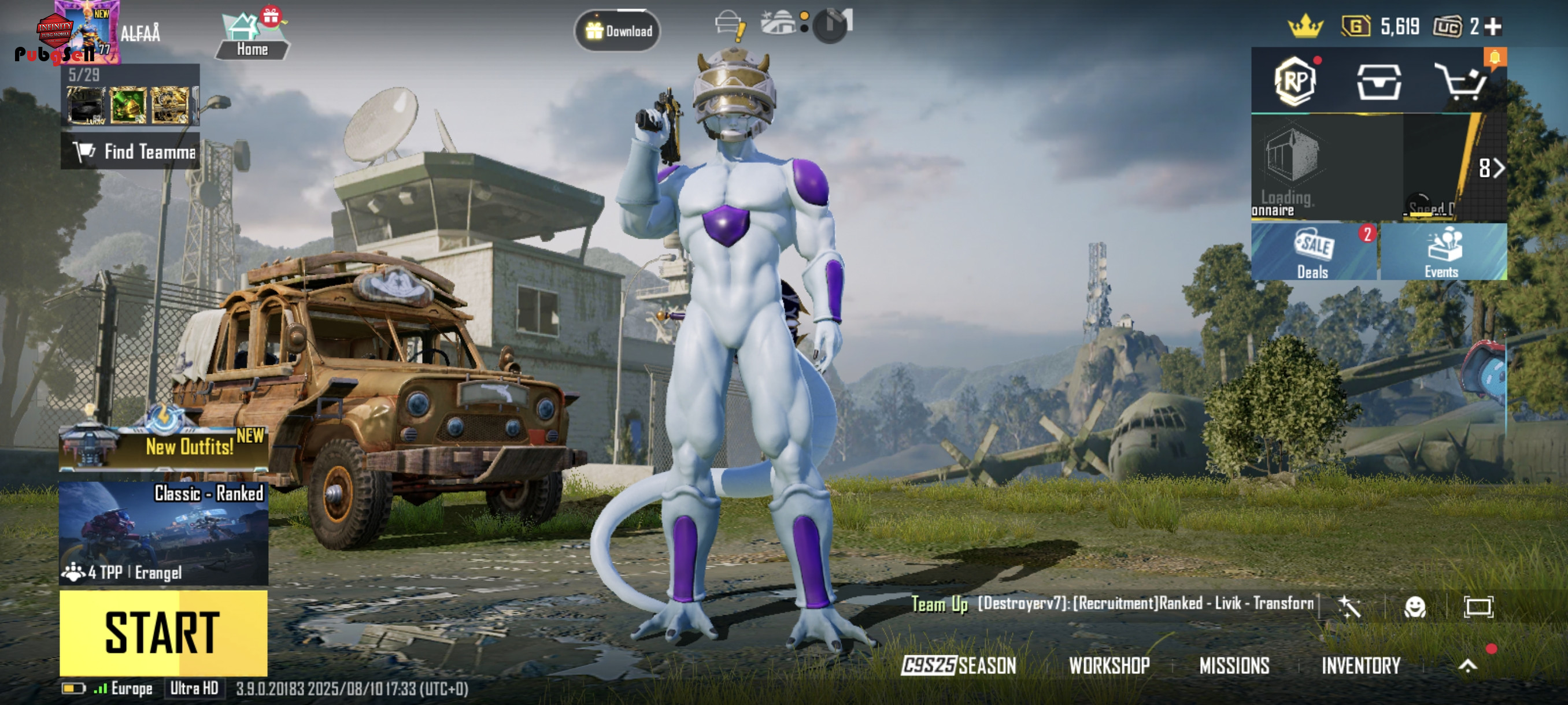Open the ALFAA player profile avatar
The image size is (1568, 705).
pyautogui.click(x=85, y=32)
